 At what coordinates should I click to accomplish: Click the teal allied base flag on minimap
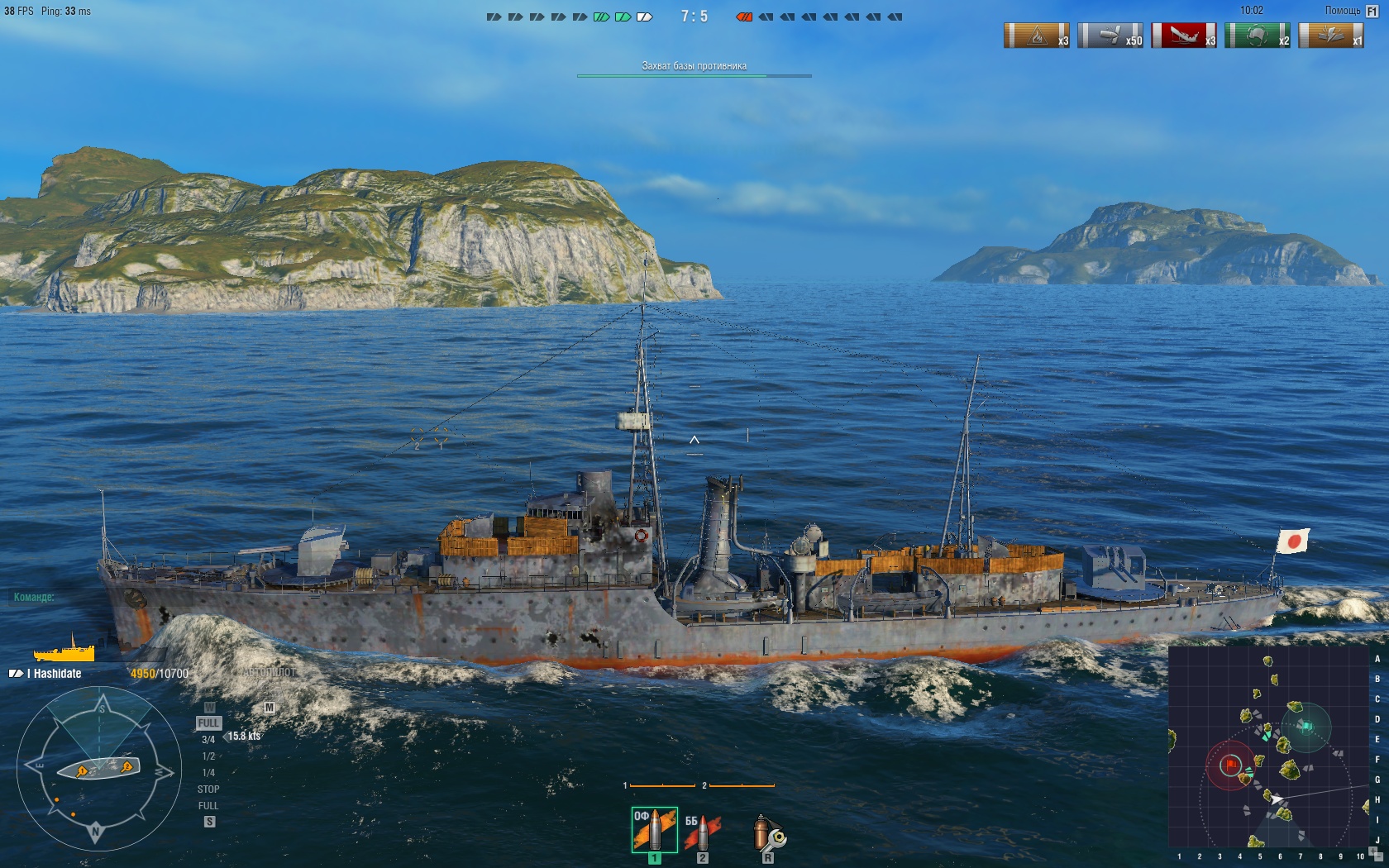1305,727
